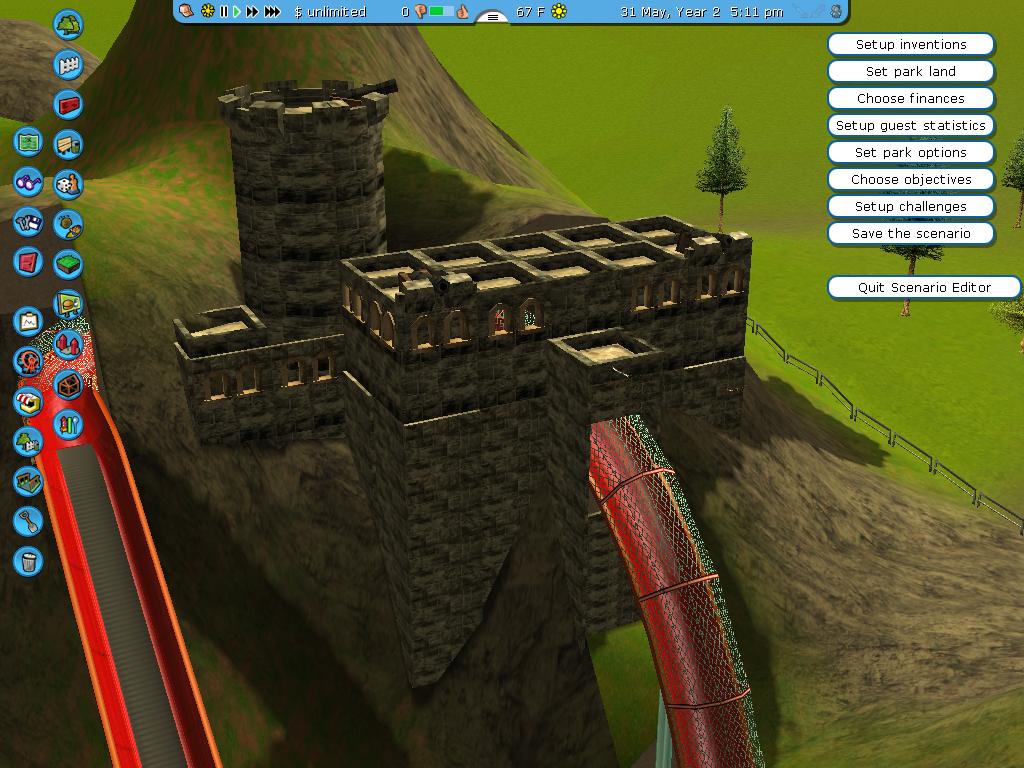Viewport: 1024px width, 768px height.
Task: Save the scenario
Action: pyautogui.click(x=911, y=234)
